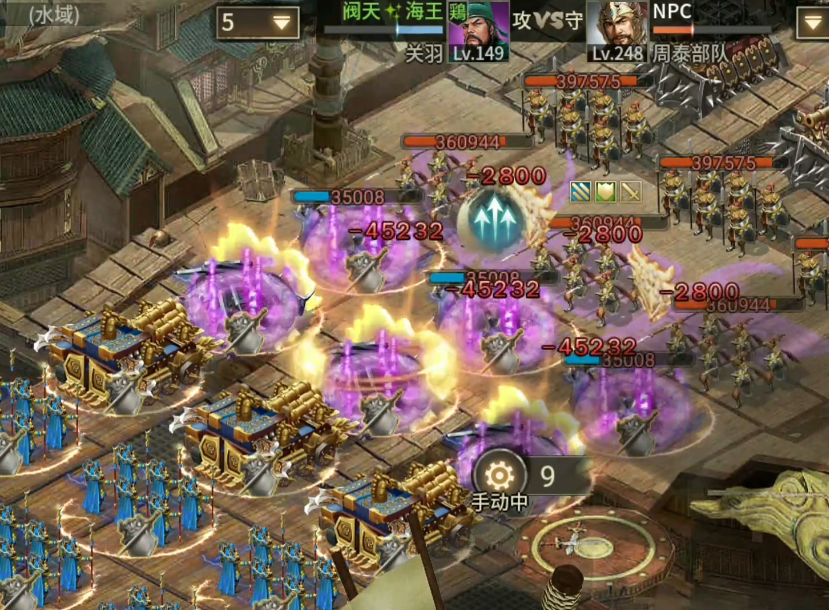Inspect the golden sword buff icon
829x610 pixels.
(x=630, y=191)
